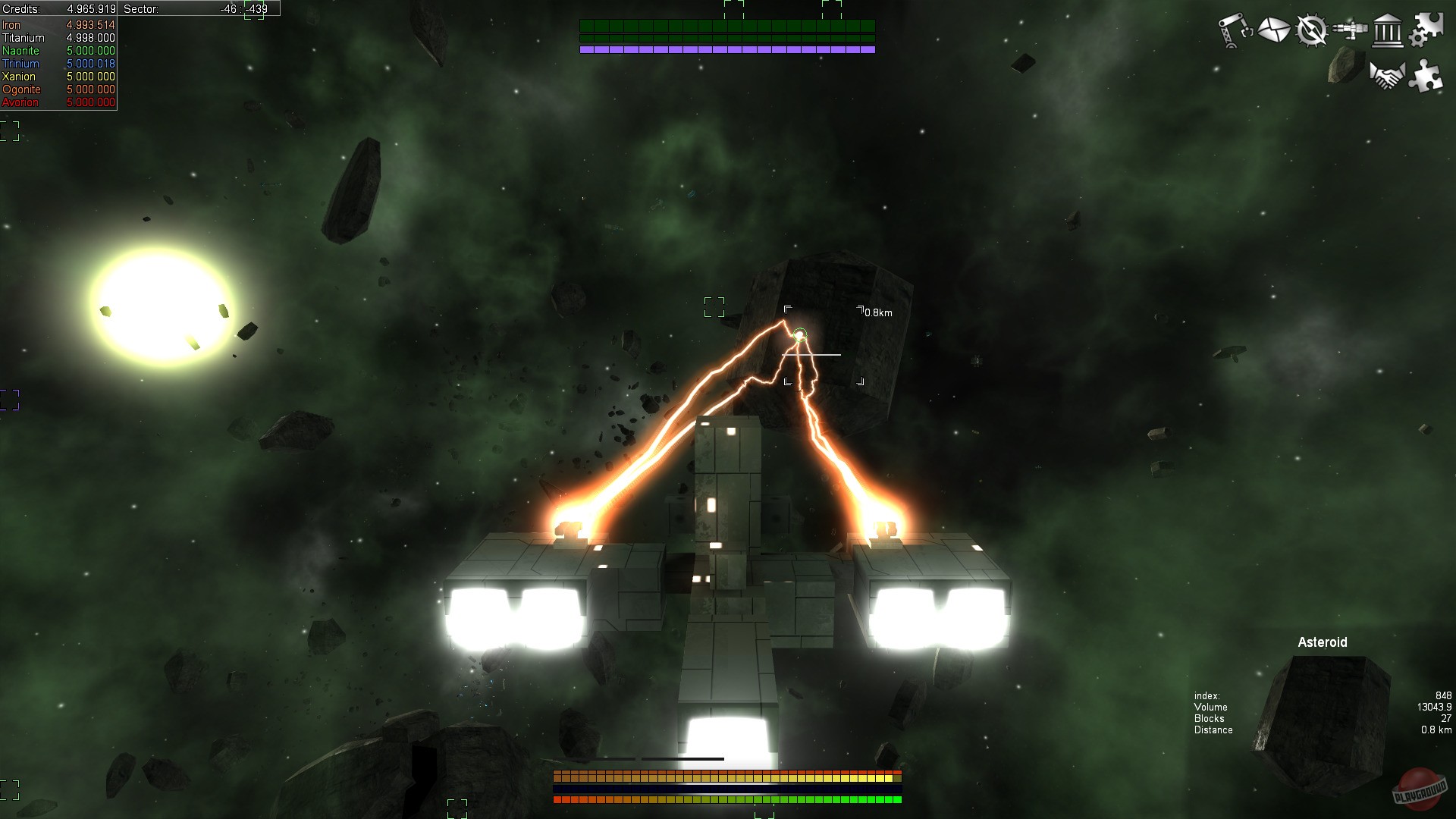Toggle the purple energy bar at top
The height and width of the screenshot is (819, 1456).
tap(726, 49)
